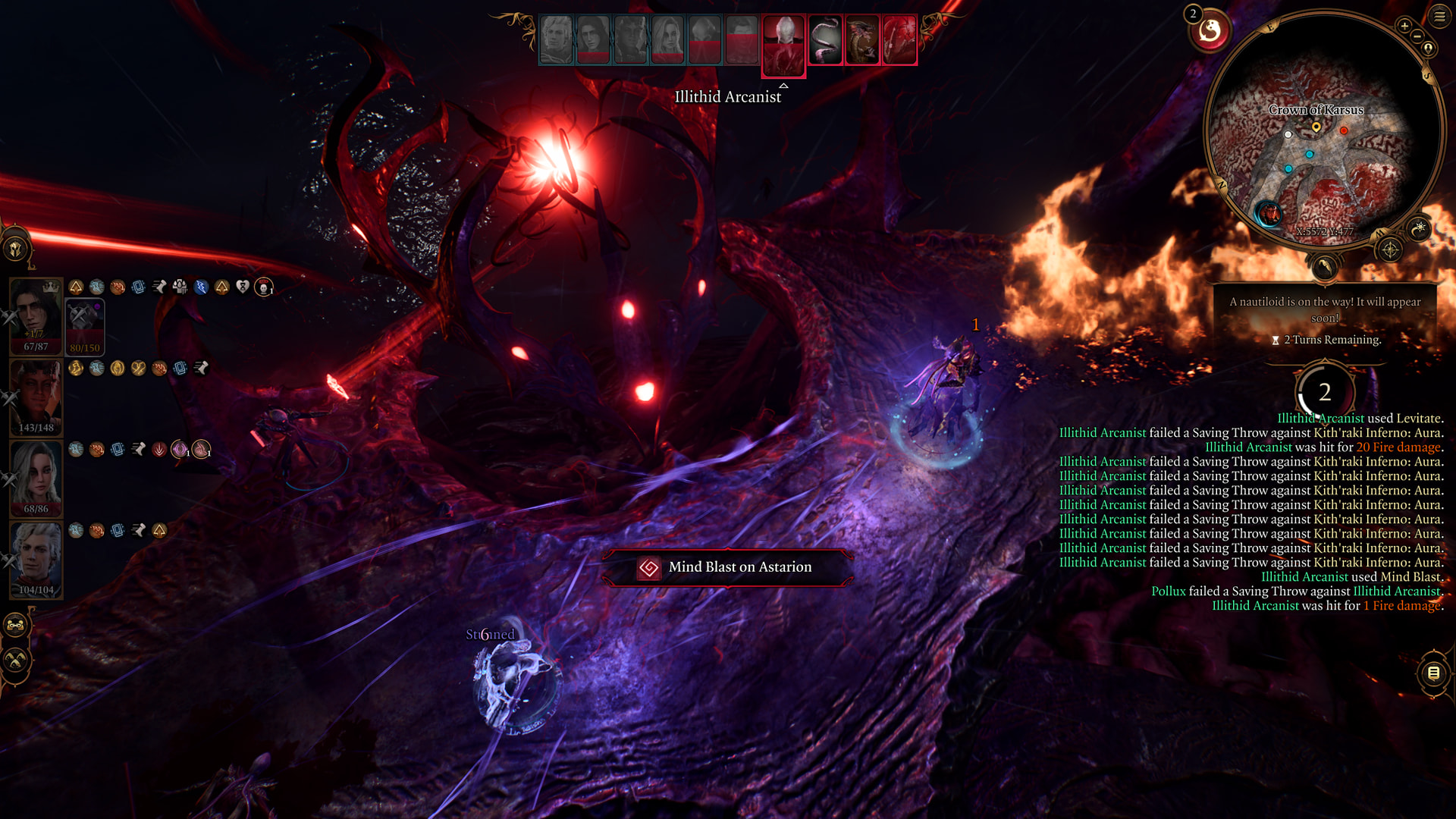Open the game menu hamburger button
This screenshot has width=1456, height=819.
coord(1439,16)
